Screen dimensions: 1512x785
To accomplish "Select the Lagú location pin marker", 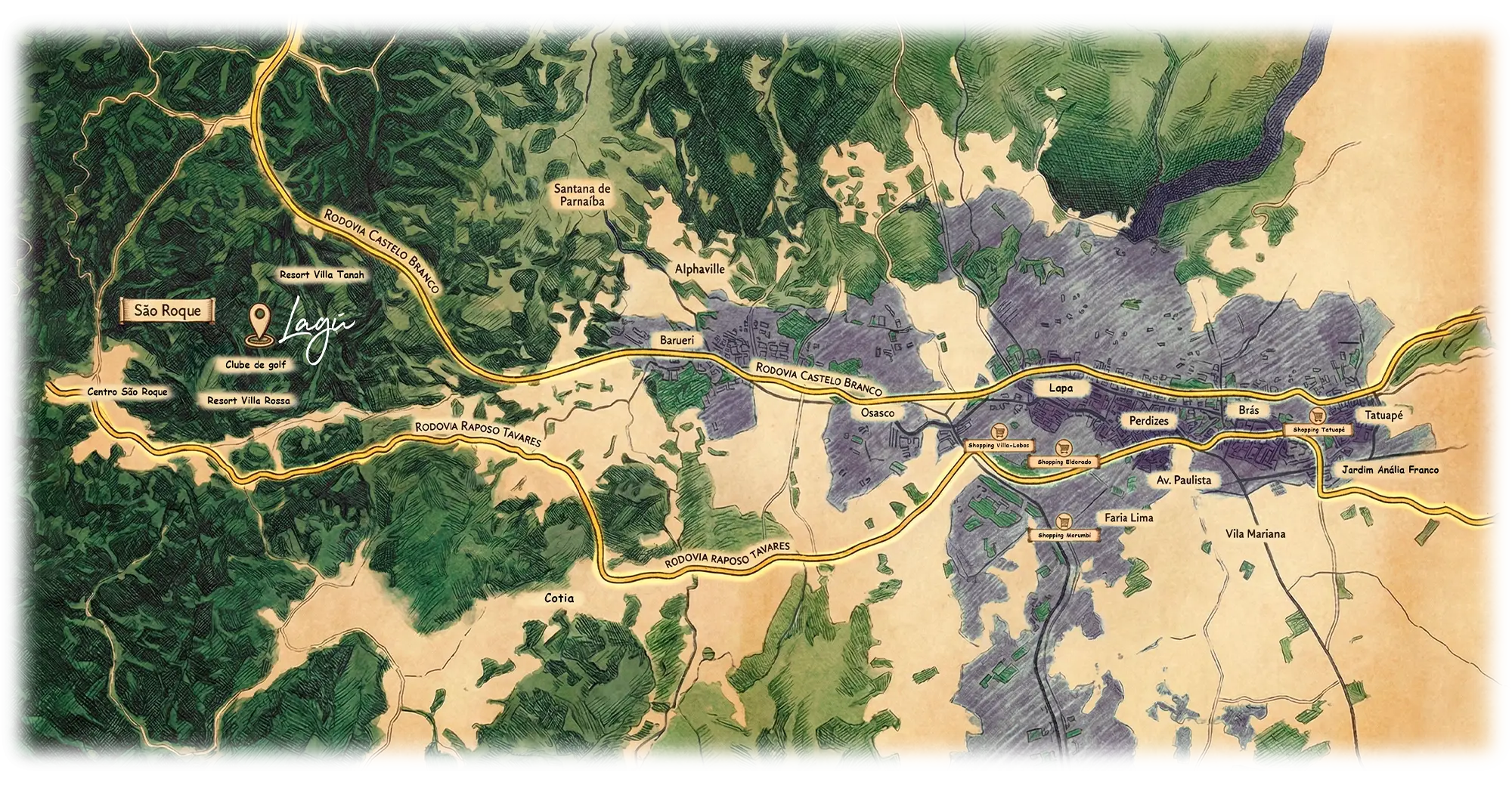I will [261, 326].
